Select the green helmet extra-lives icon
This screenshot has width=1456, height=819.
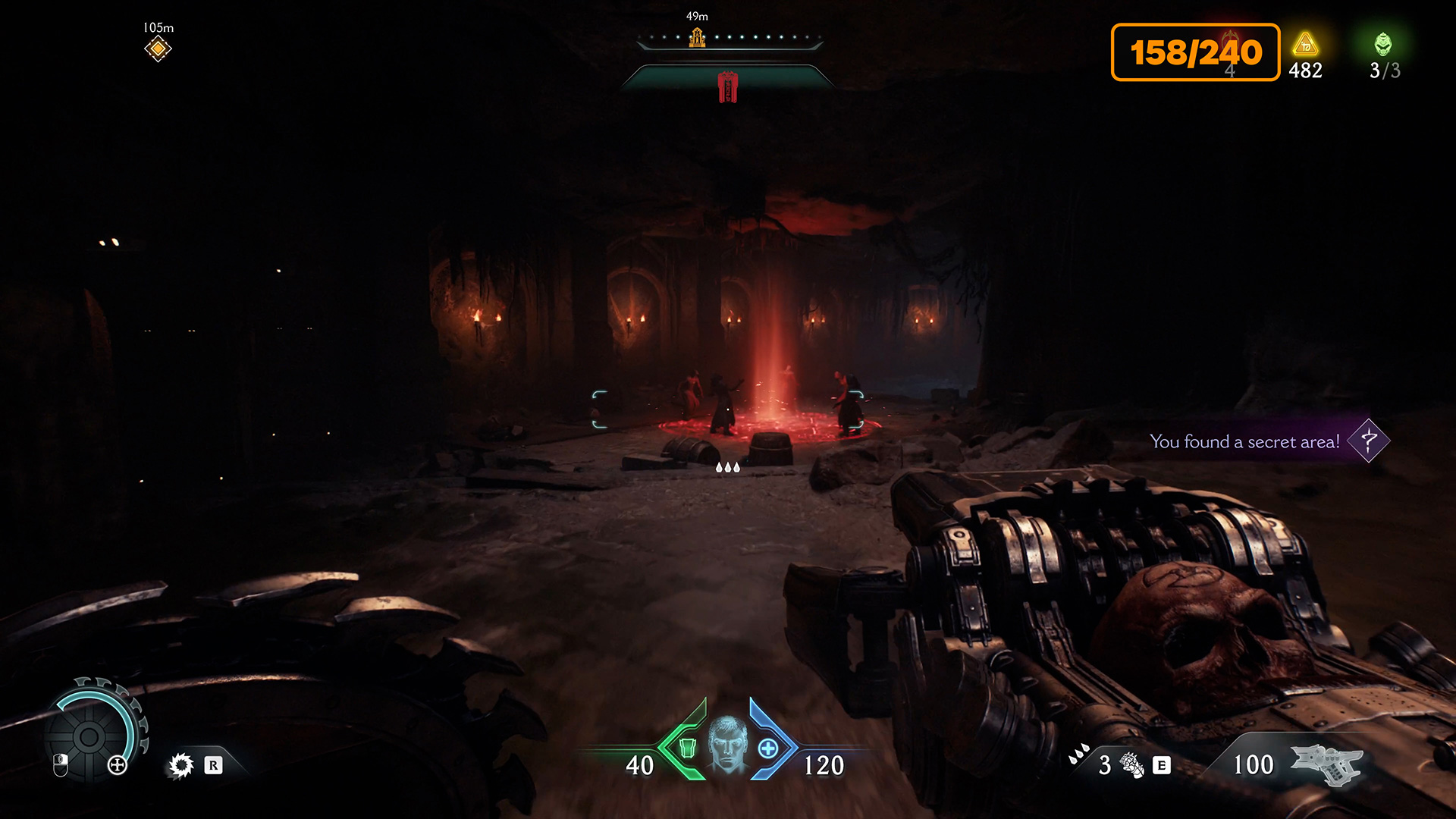[x=1383, y=45]
